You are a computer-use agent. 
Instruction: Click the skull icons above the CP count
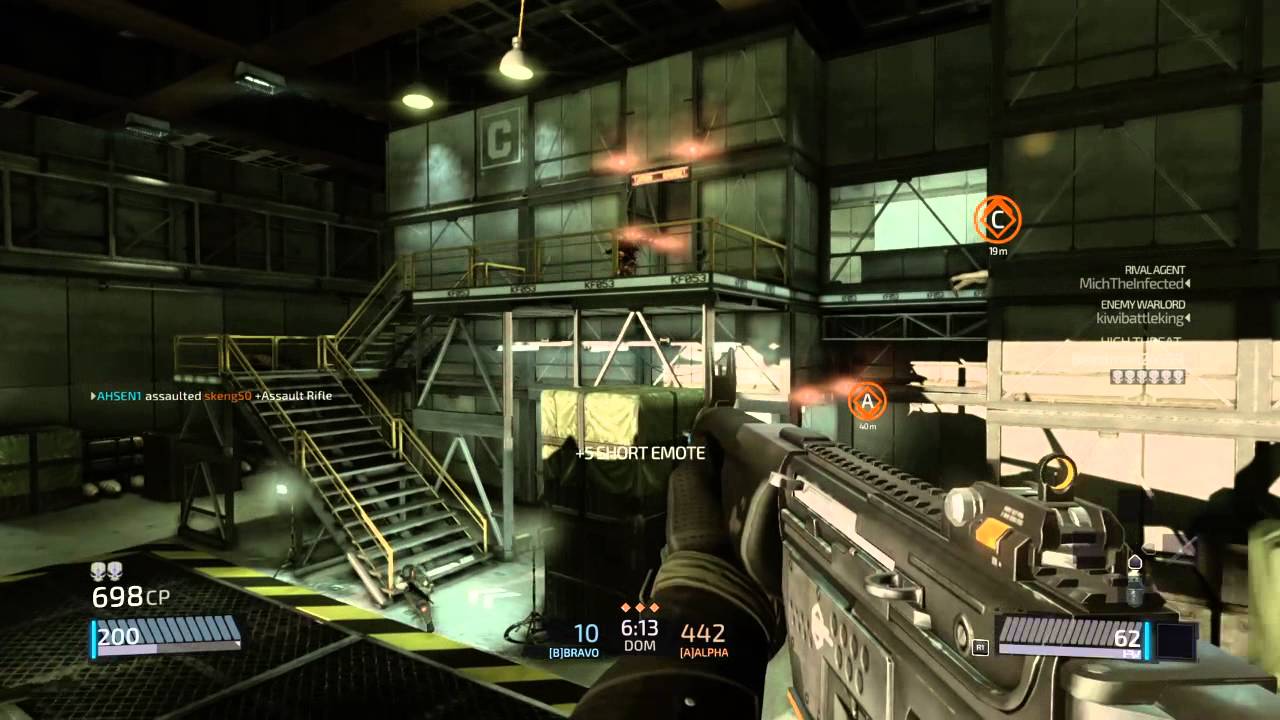105,571
